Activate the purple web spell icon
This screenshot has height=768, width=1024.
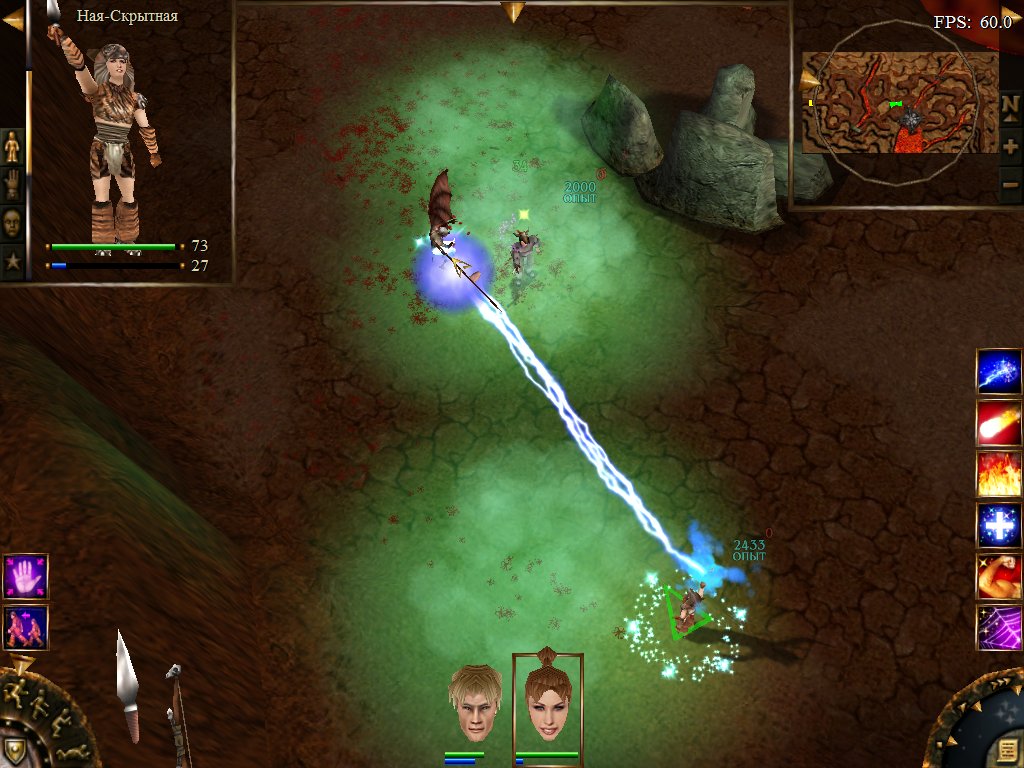click(998, 627)
